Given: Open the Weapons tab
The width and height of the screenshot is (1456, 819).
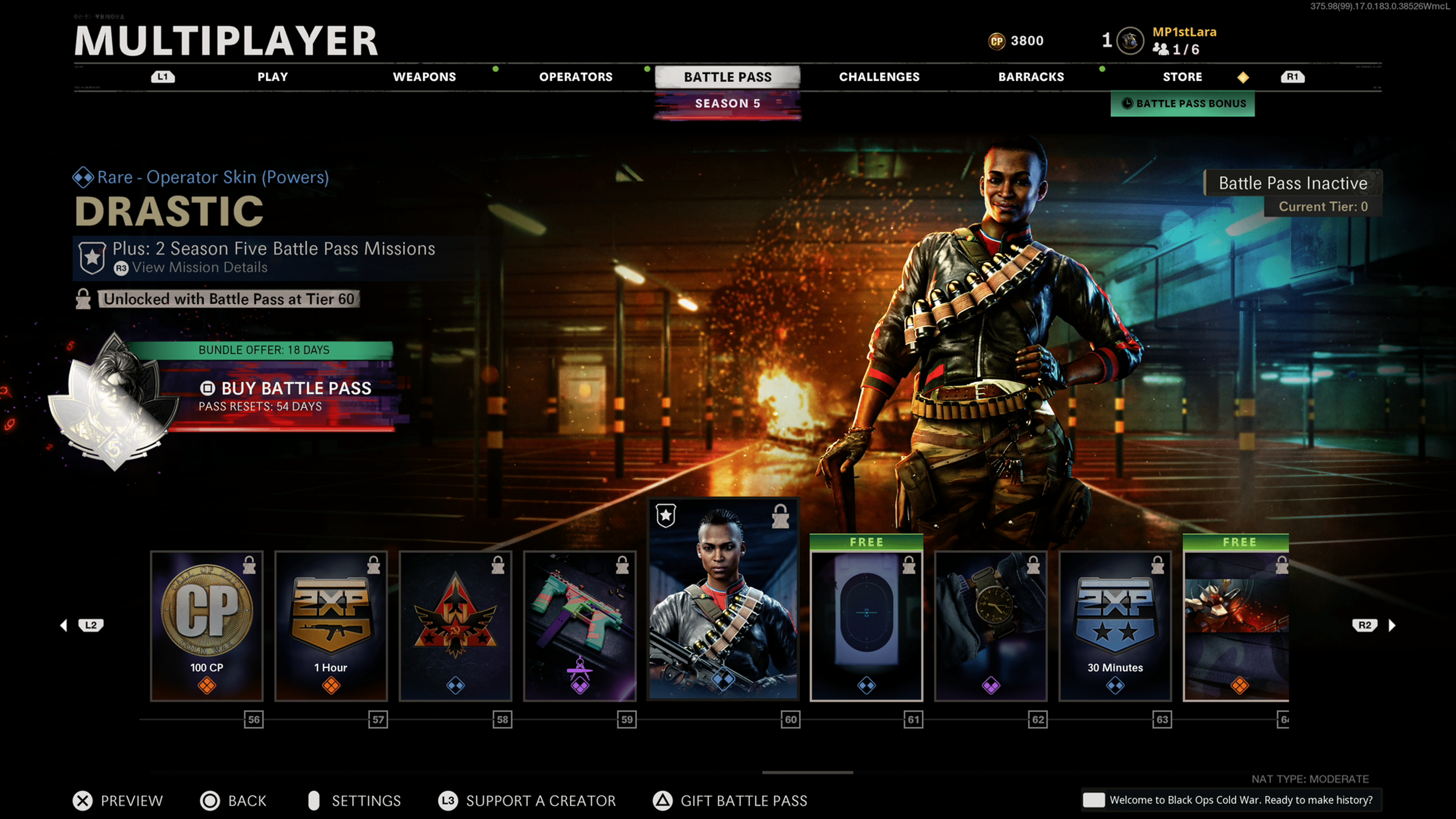Looking at the screenshot, I should coord(424,77).
